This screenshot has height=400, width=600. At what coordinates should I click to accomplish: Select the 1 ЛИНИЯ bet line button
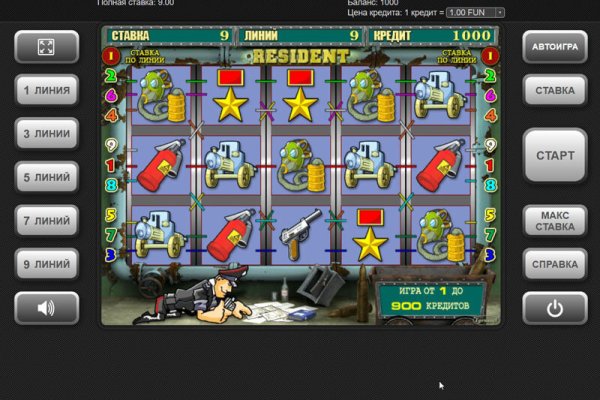click(x=46, y=90)
